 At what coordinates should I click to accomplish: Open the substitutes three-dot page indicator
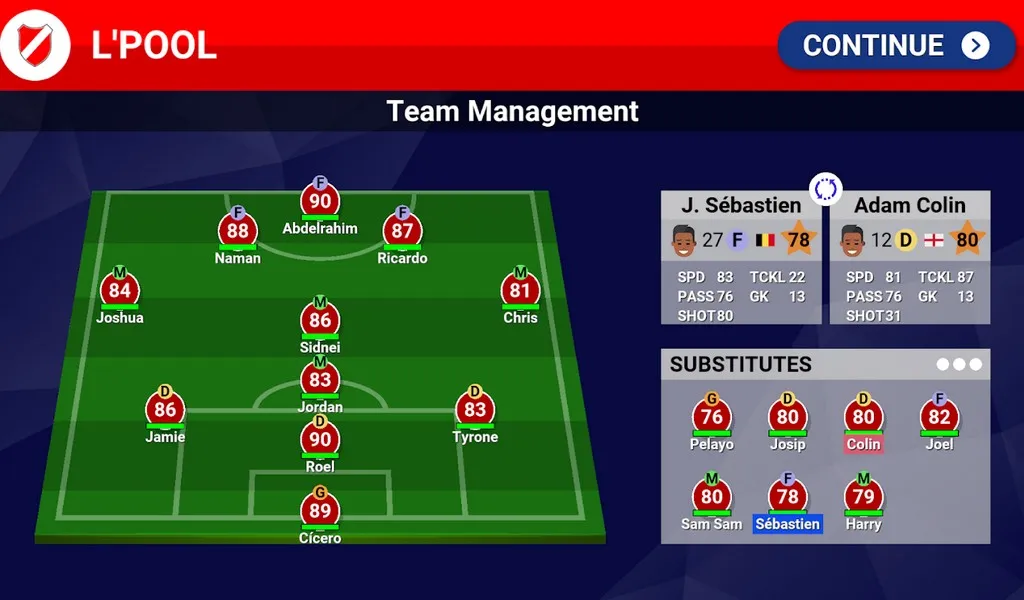[959, 364]
